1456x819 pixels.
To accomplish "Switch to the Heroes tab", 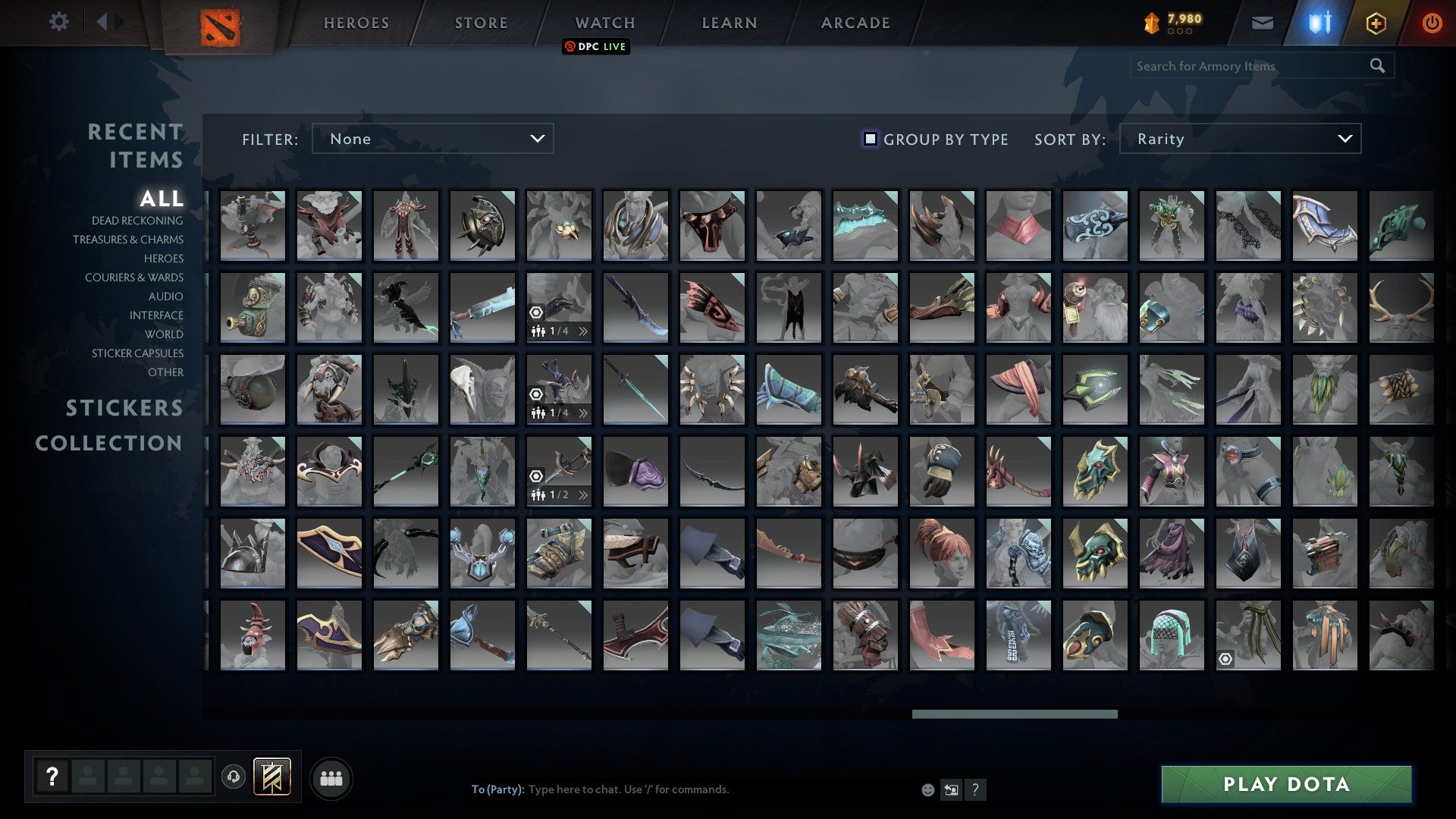I will click(356, 22).
